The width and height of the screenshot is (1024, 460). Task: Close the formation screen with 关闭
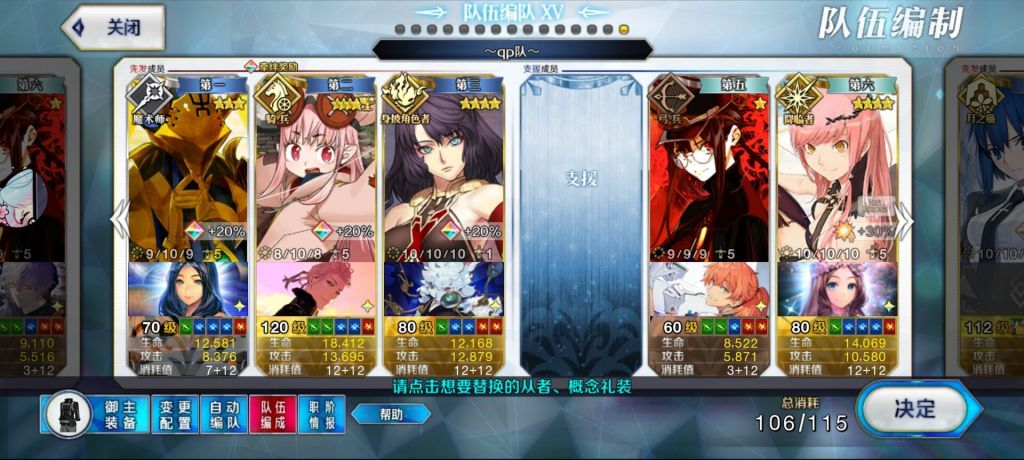(x=114, y=28)
